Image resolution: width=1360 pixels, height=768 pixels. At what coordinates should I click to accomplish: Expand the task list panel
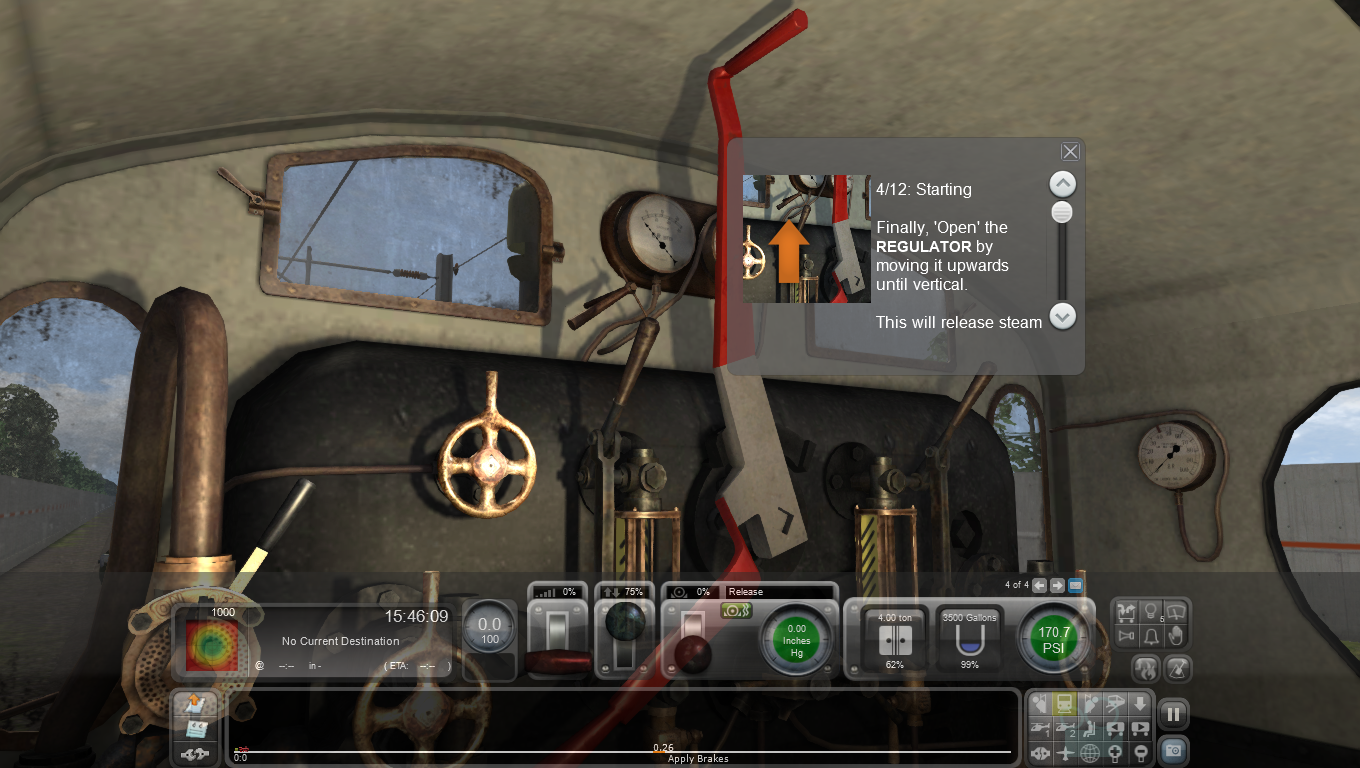point(194,705)
